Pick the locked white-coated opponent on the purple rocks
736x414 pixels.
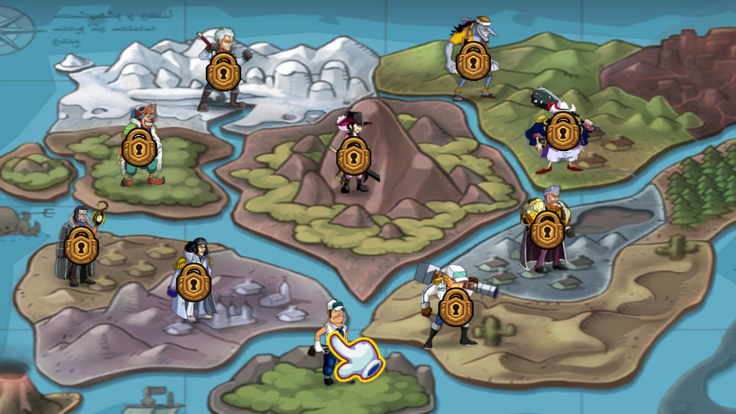[x=194, y=281]
